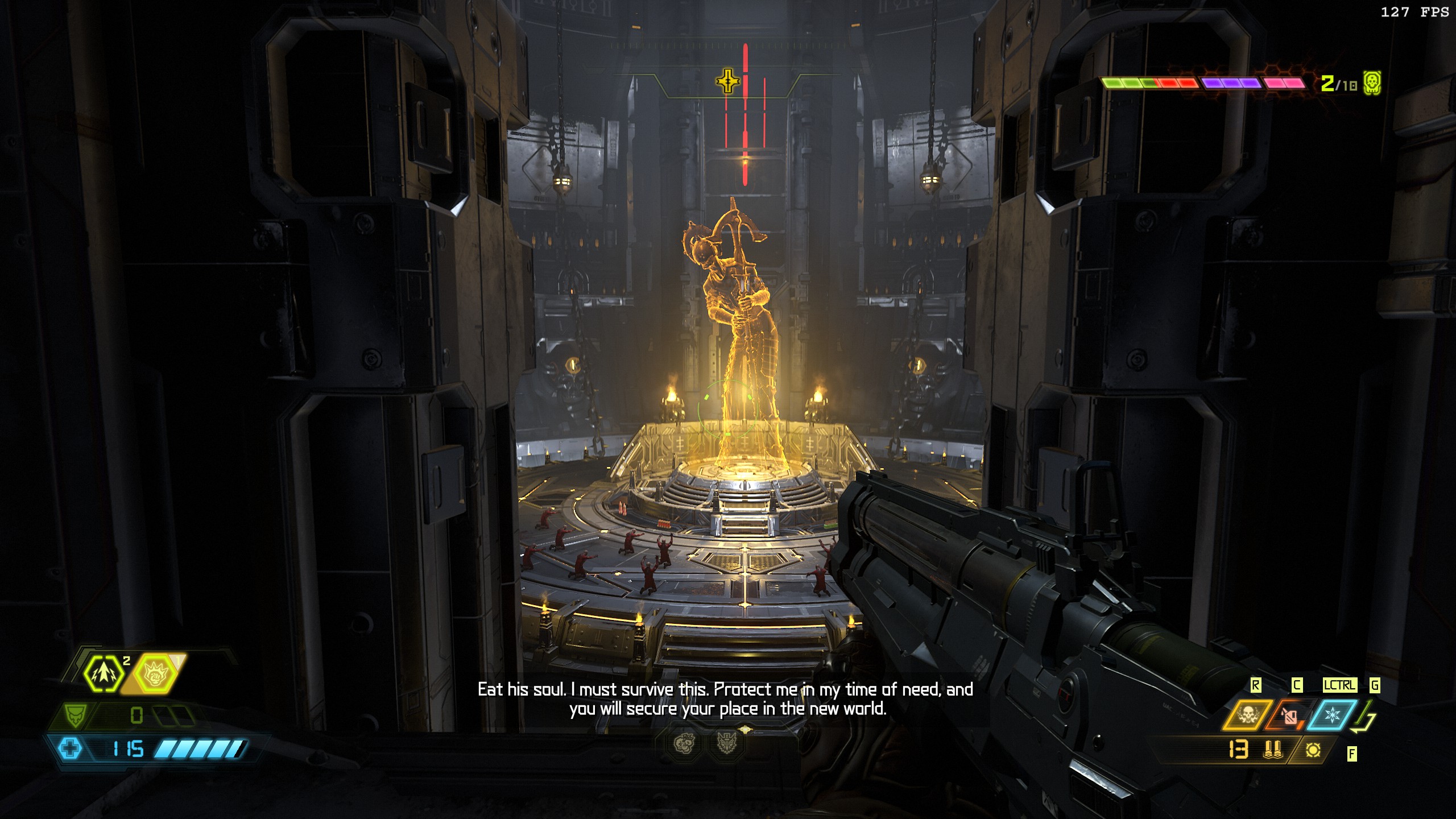Image resolution: width=1456 pixels, height=819 pixels.
Task: Select the weapon mod sun icon
Action: [x=1313, y=750]
